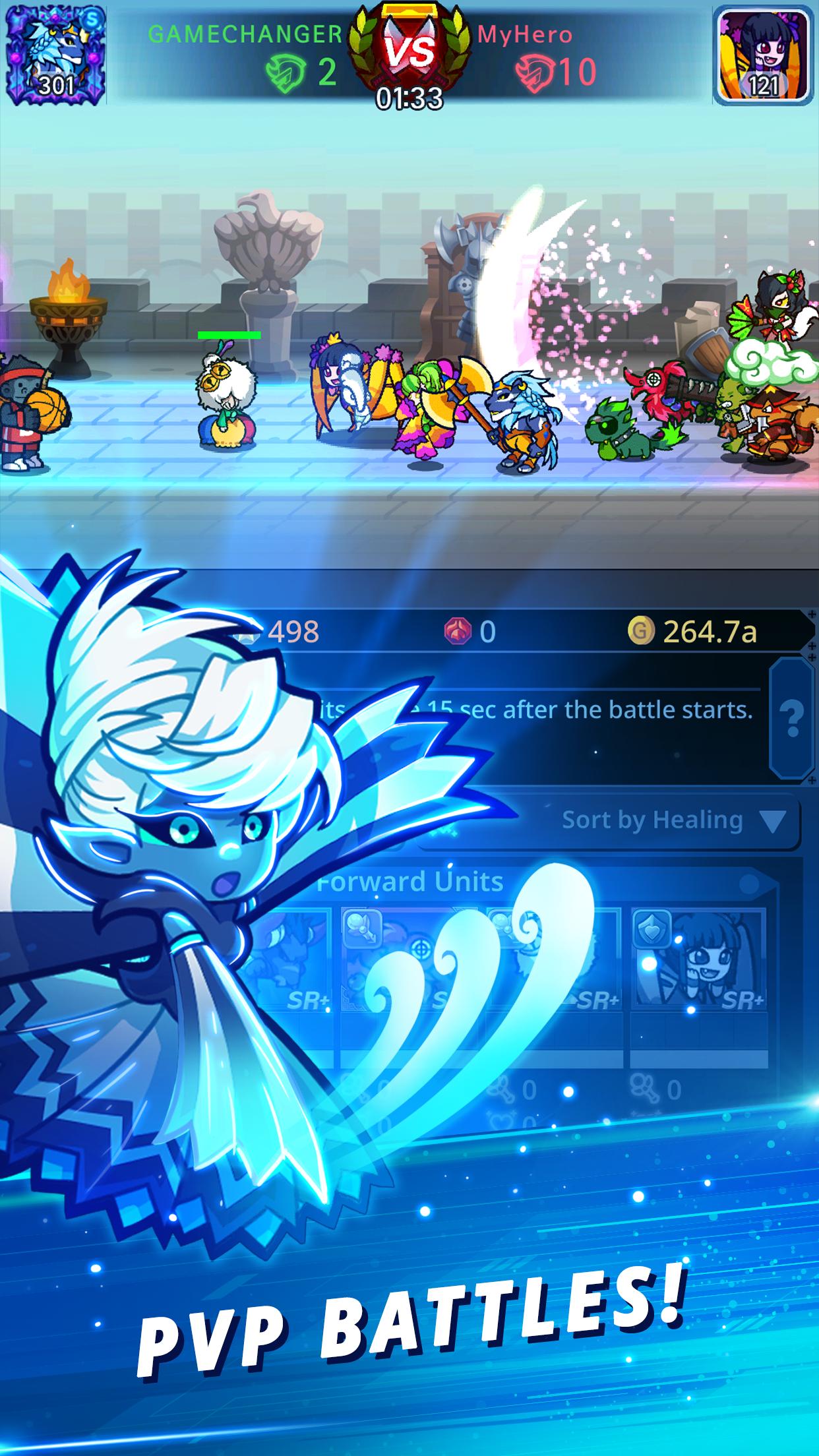Open the Sort by Healing dropdown
This screenshot has height=1456, width=819.
pyautogui.click(x=670, y=821)
